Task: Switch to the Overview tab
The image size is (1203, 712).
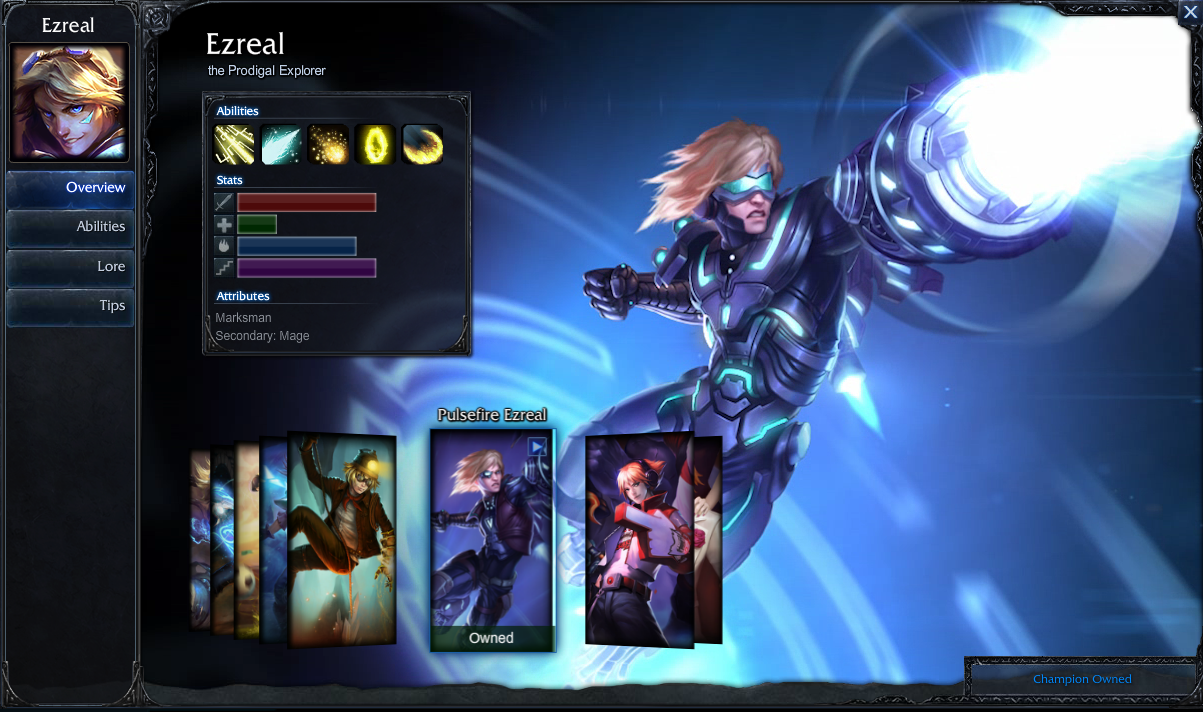Action: [70, 188]
